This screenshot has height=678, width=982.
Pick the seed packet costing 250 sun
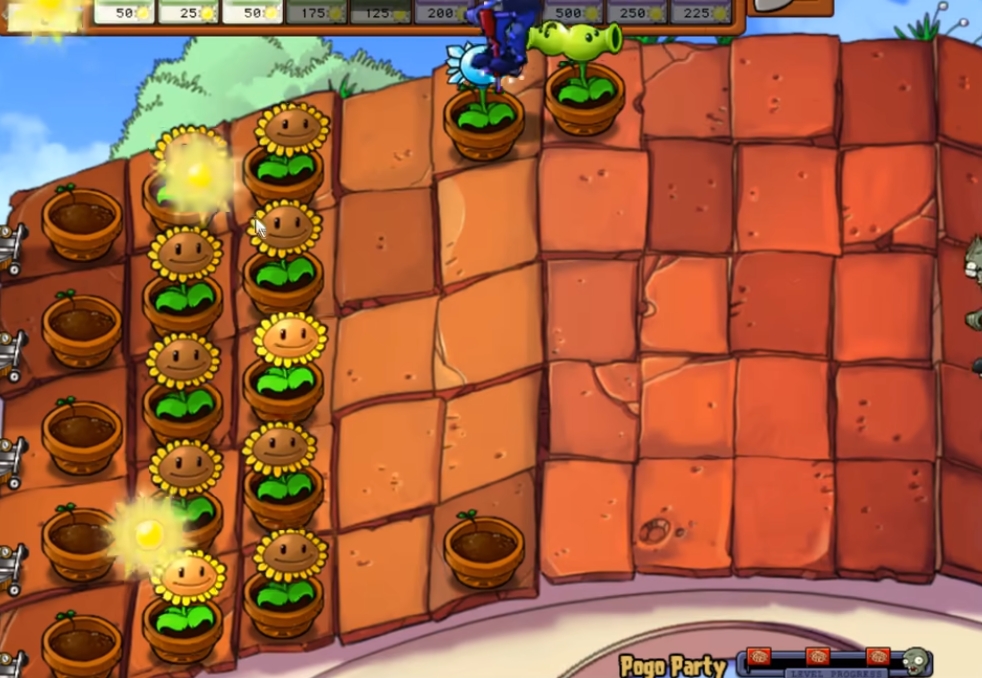tap(636, 11)
